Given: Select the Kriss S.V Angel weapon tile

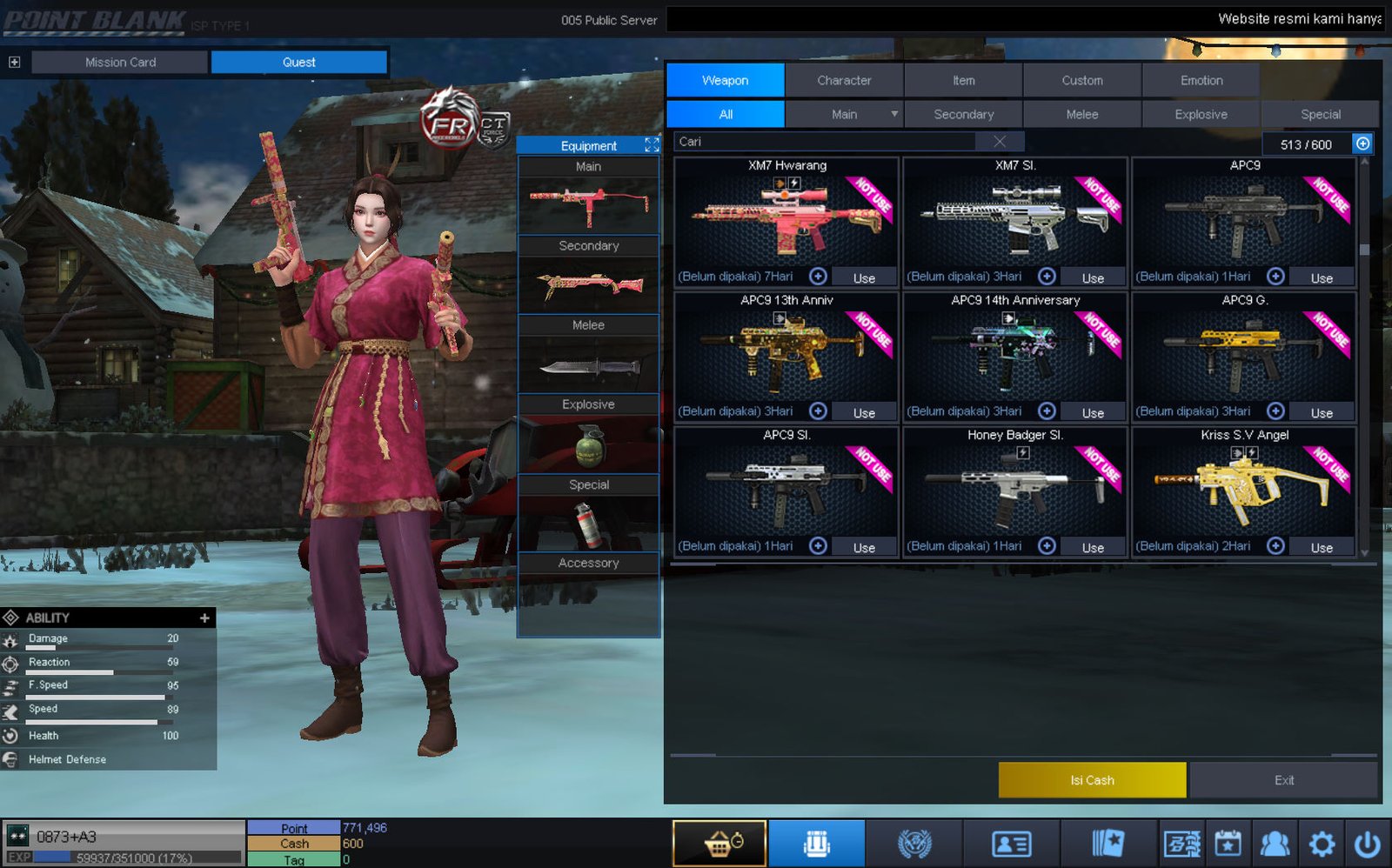Looking at the screenshot, I should coord(1243,485).
